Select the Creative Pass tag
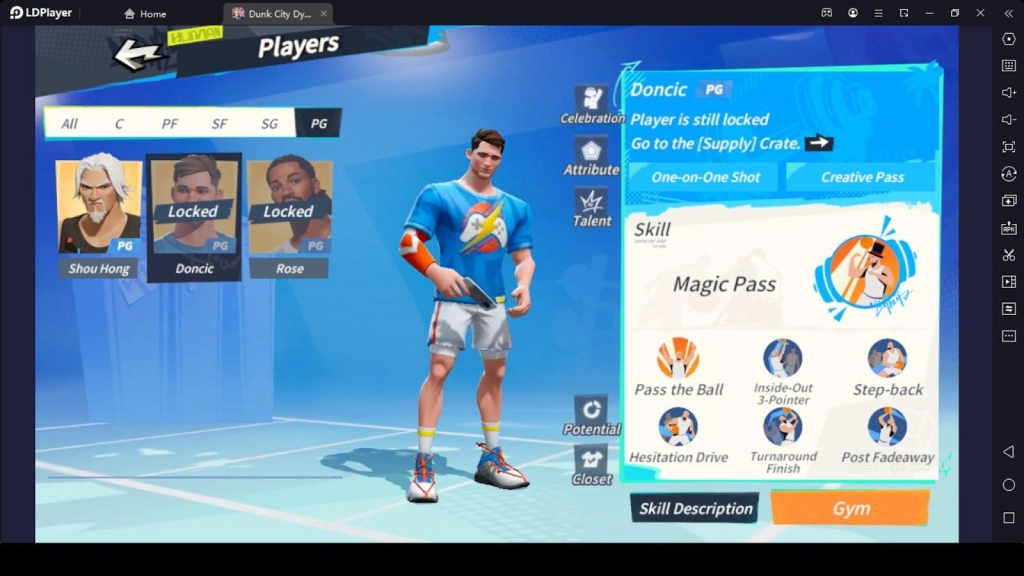The width and height of the screenshot is (1024, 576). click(862, 177)
